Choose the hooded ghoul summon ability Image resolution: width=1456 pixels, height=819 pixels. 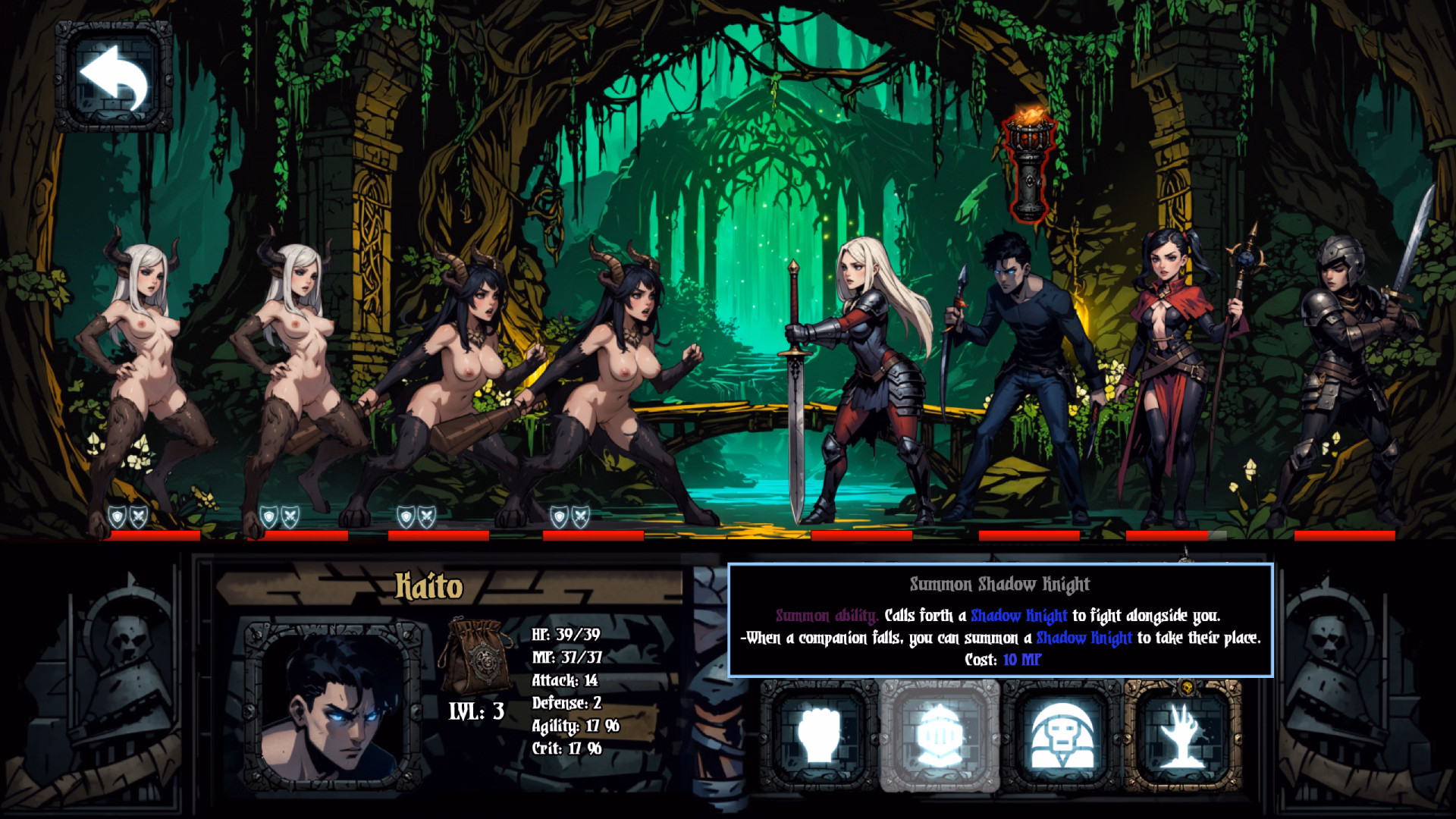coord(1064,734)
